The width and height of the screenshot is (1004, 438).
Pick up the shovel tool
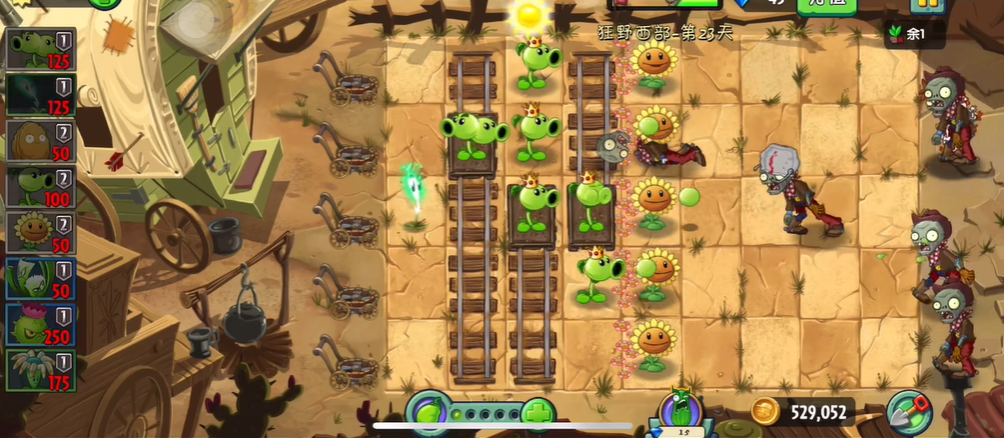coord(908,411)
